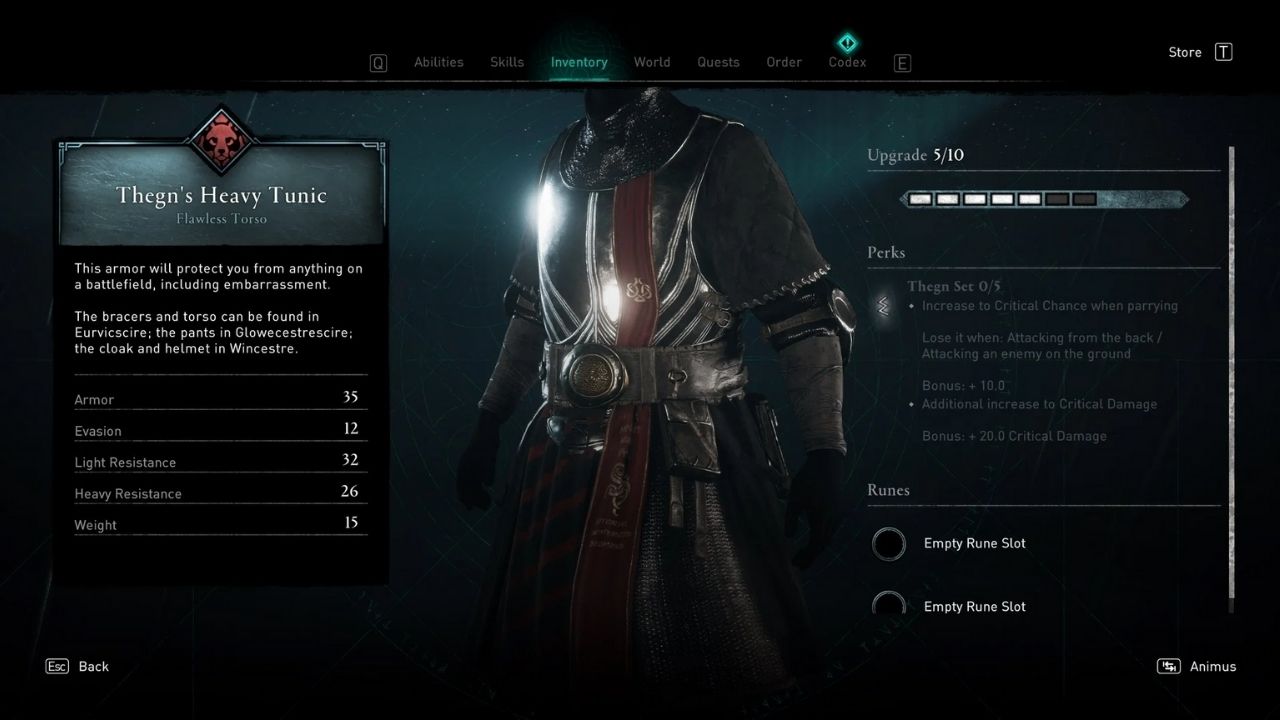Click the teal Codex diamond icon
This screenshot has height=720, width=1280.
(x=846, y=43)
